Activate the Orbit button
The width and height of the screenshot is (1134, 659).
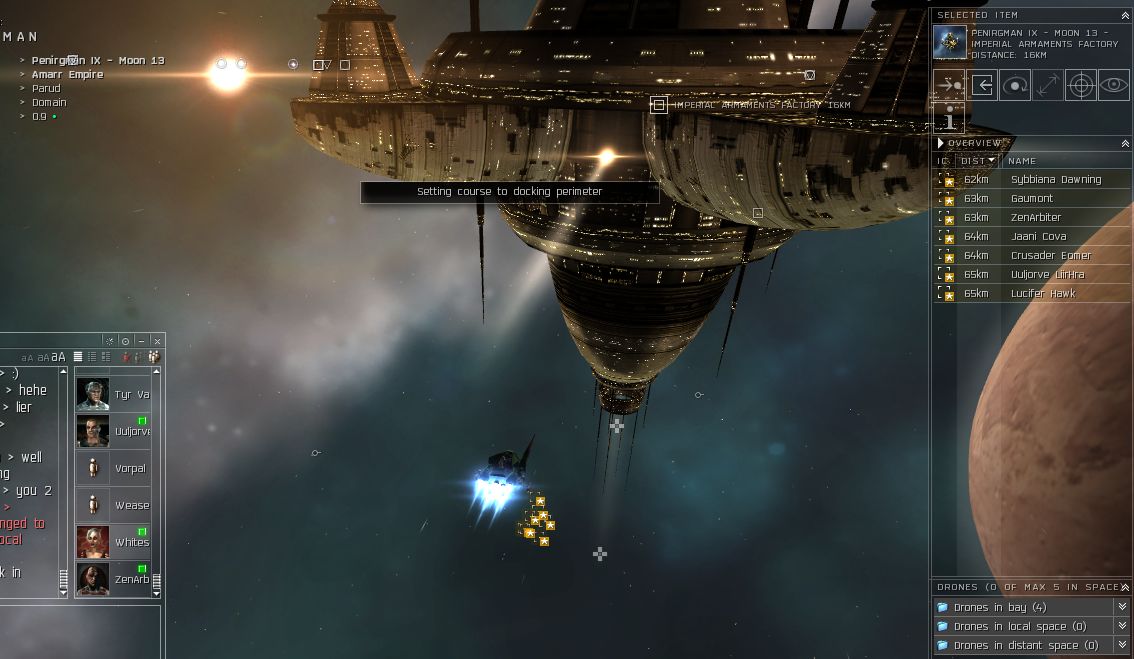(1015, 85)
